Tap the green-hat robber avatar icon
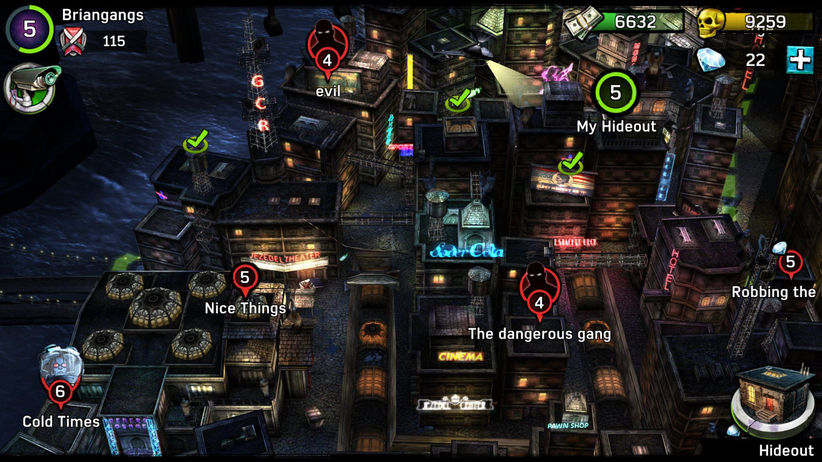The width and height of the screenshot is (822, 462). pos(29,87)
